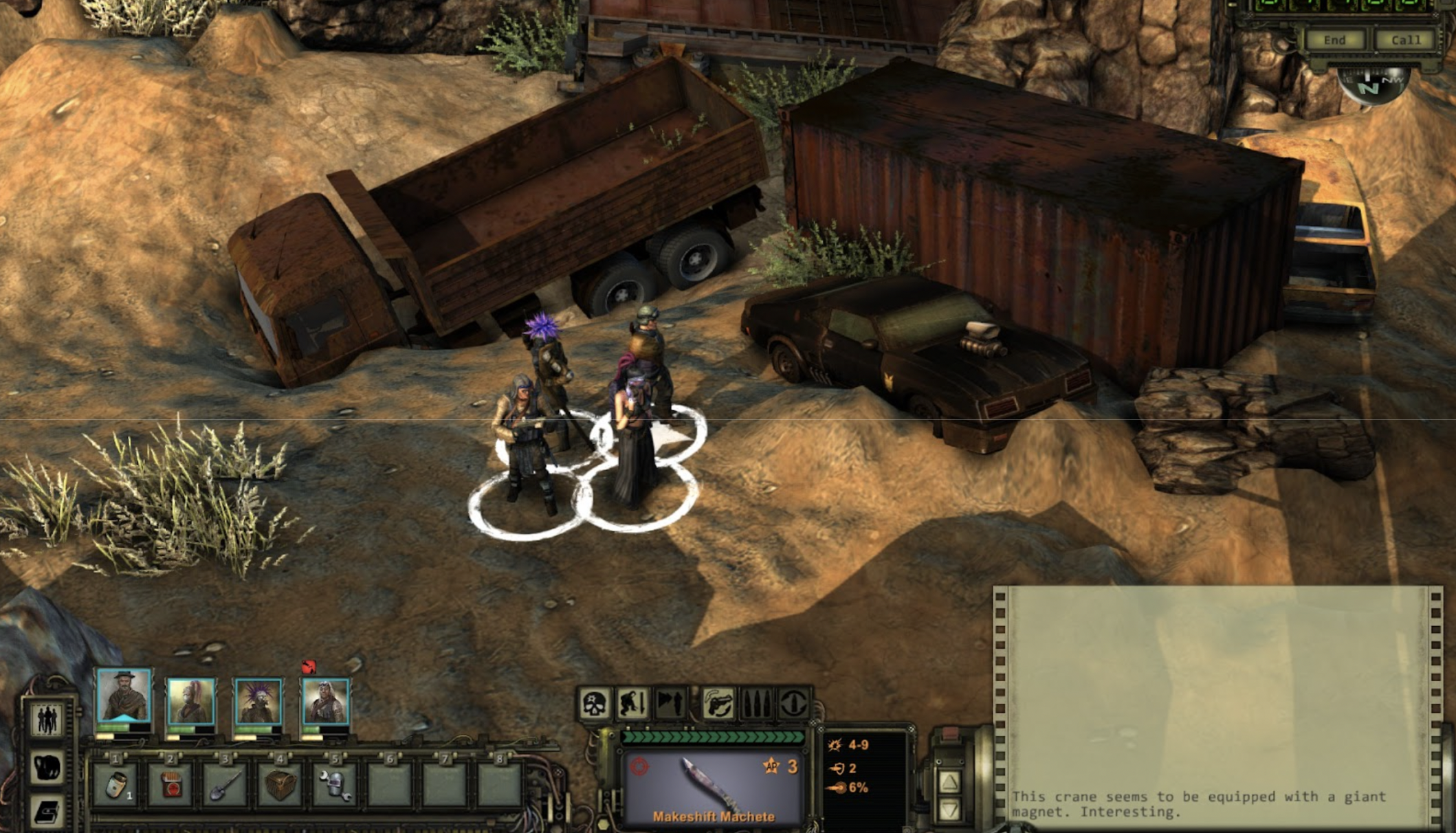Select the pink-ponytail ranger portrait
1456x833 pixels.
coord(191,701)
